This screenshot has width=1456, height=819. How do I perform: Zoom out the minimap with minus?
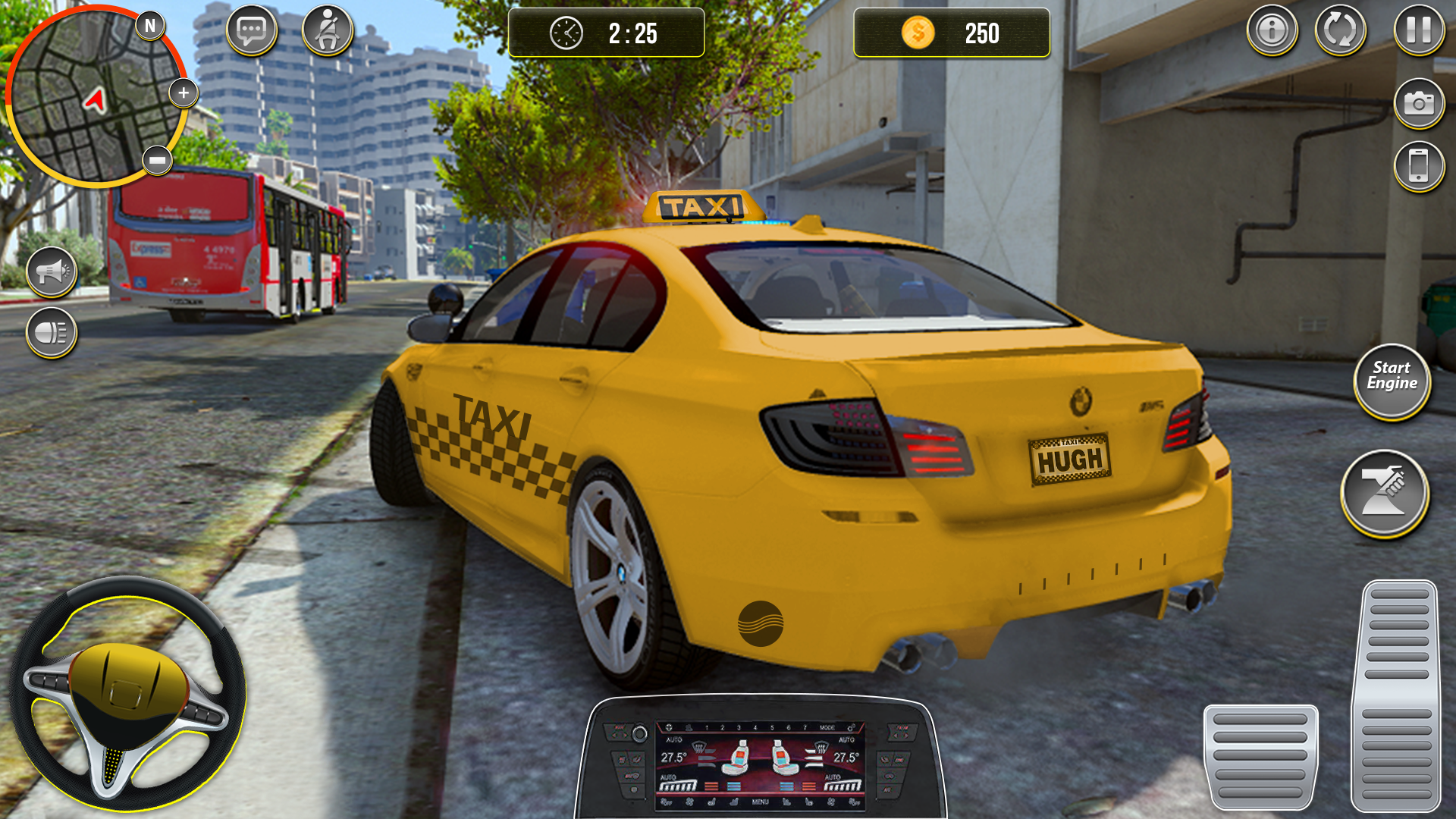click(158, 161)
